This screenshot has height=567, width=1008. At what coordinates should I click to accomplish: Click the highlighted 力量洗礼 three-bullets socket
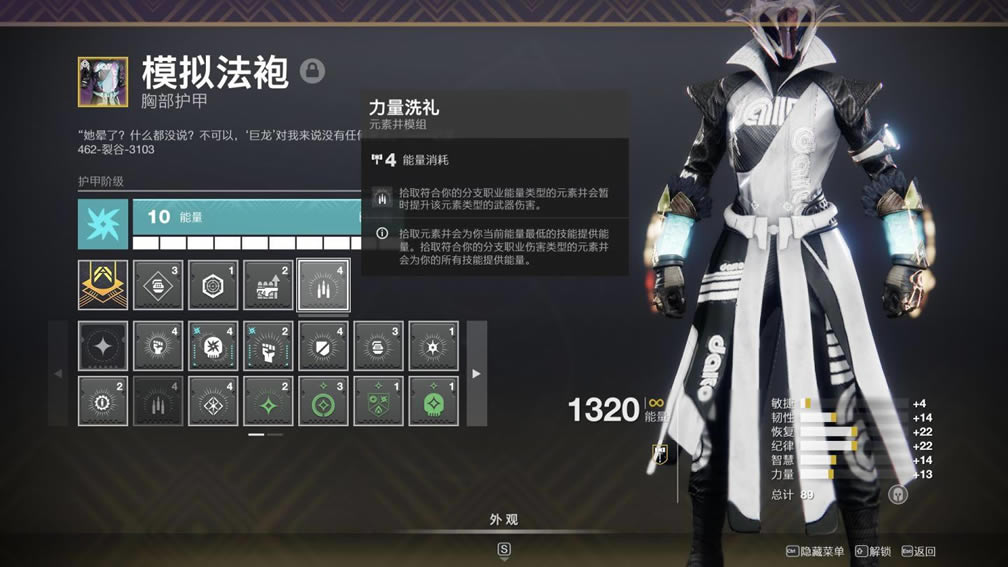click(x=323, y=285)
